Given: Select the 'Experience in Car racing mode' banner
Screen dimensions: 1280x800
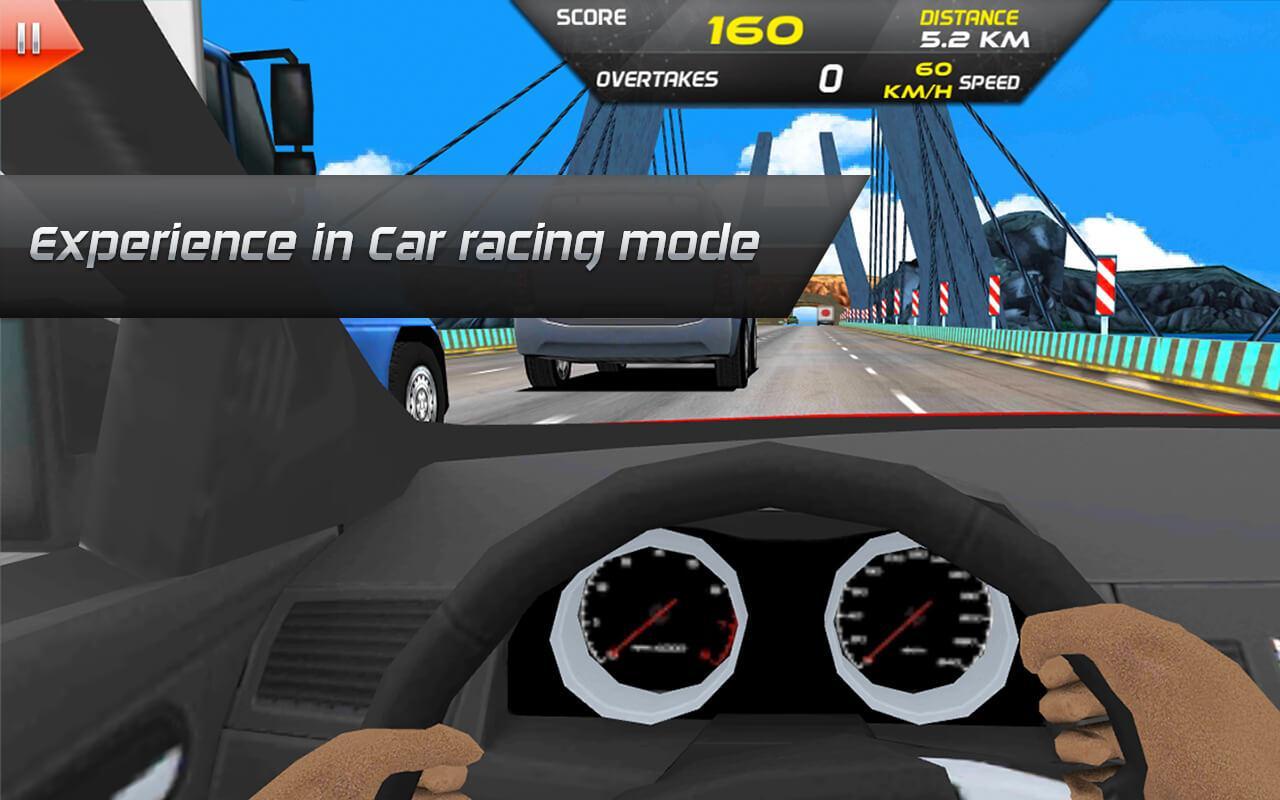Looking at the screenshot, I should coord(395,240).
